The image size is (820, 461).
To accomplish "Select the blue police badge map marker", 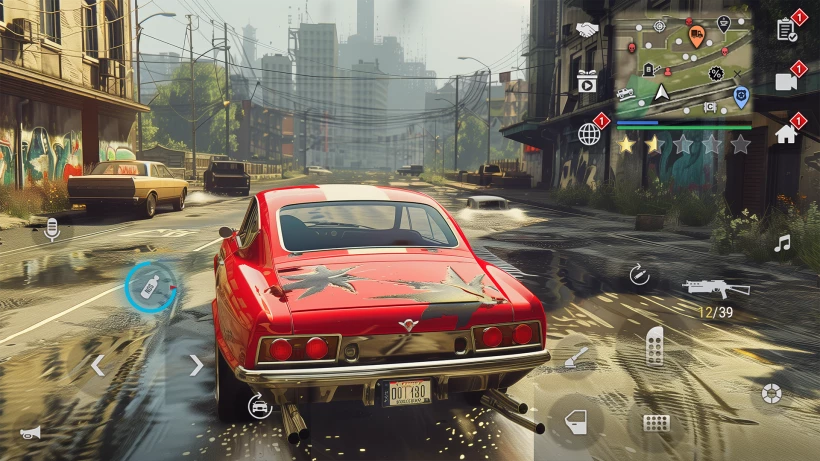I will click(x=740, y=96).
